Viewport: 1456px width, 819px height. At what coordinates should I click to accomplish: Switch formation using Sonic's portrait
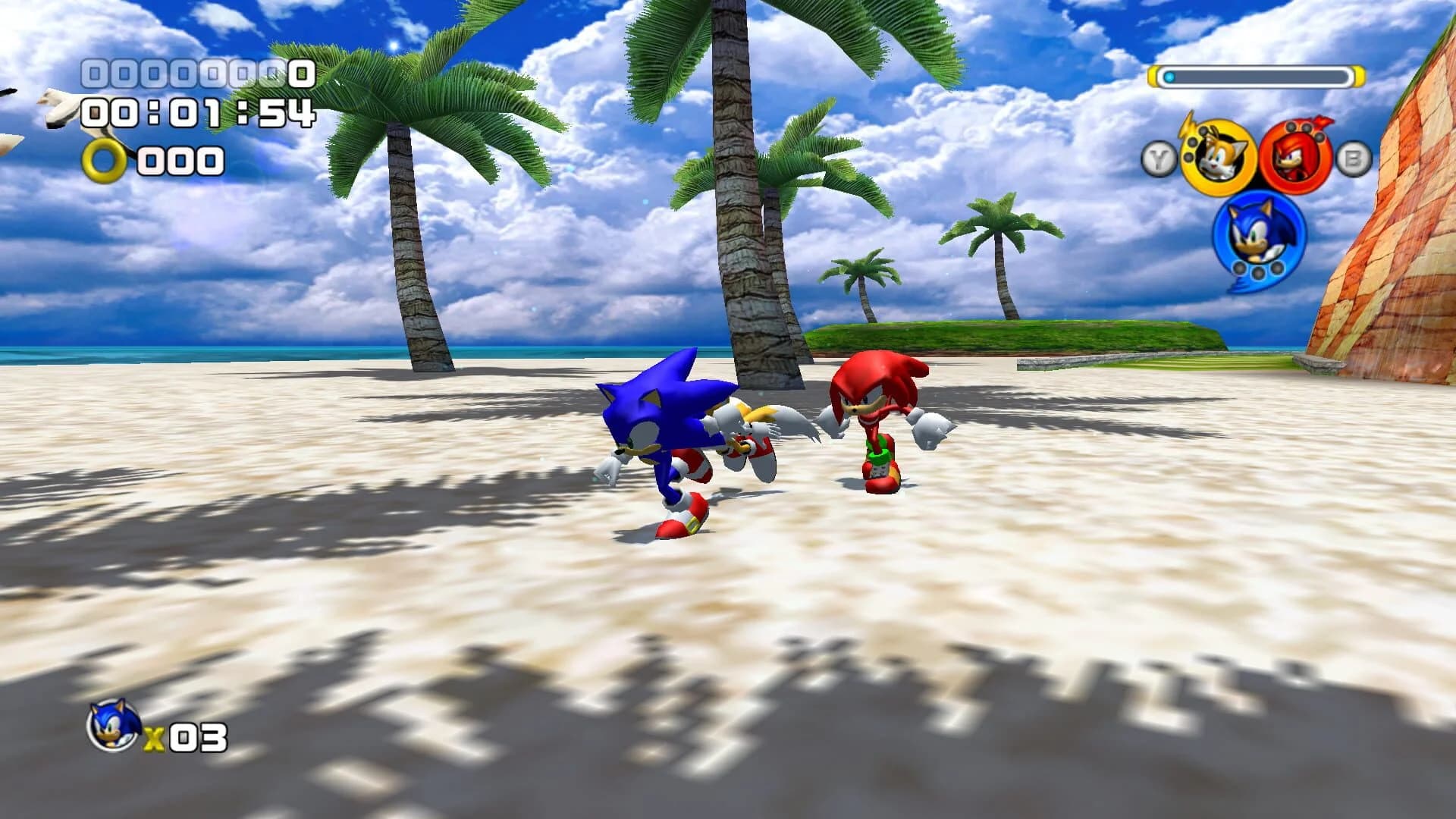pyautogui.click(x=1257, y=237)
